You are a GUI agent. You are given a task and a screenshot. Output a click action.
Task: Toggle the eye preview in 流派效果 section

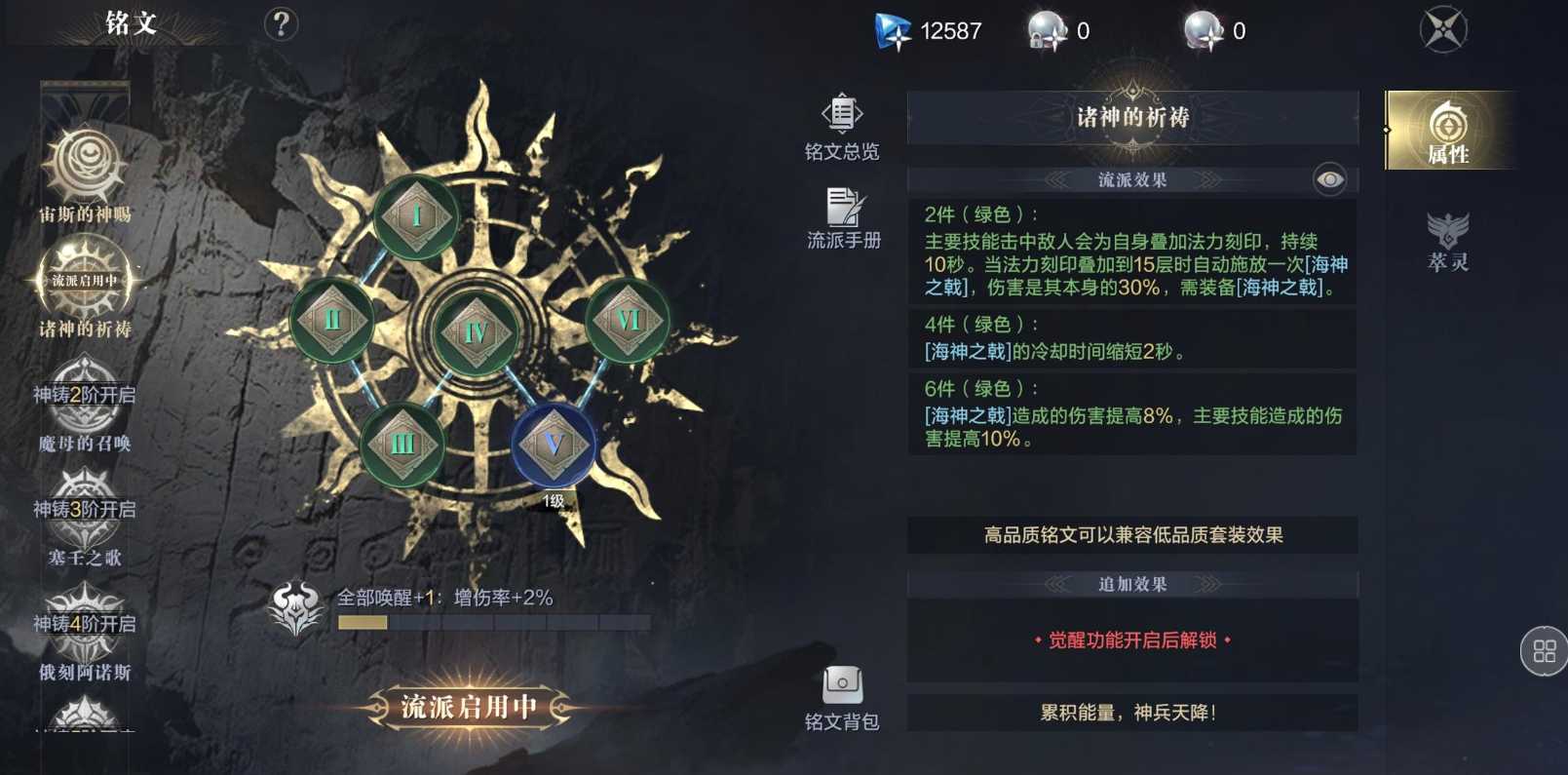[x=1328, y=179]
